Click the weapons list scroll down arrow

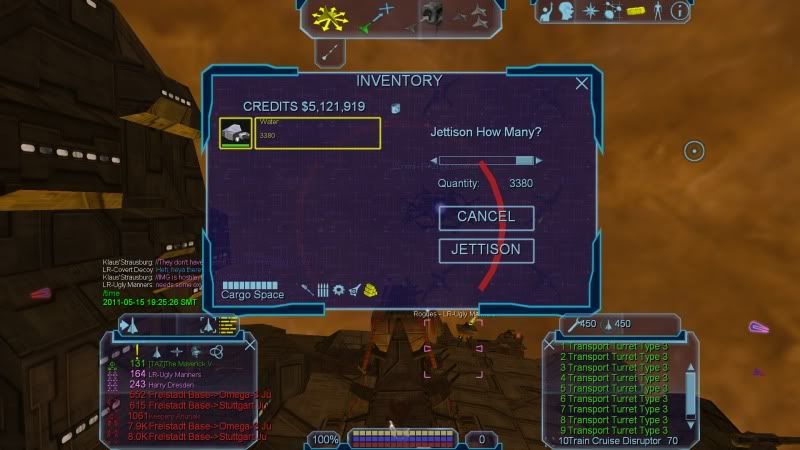pos(688,425)
